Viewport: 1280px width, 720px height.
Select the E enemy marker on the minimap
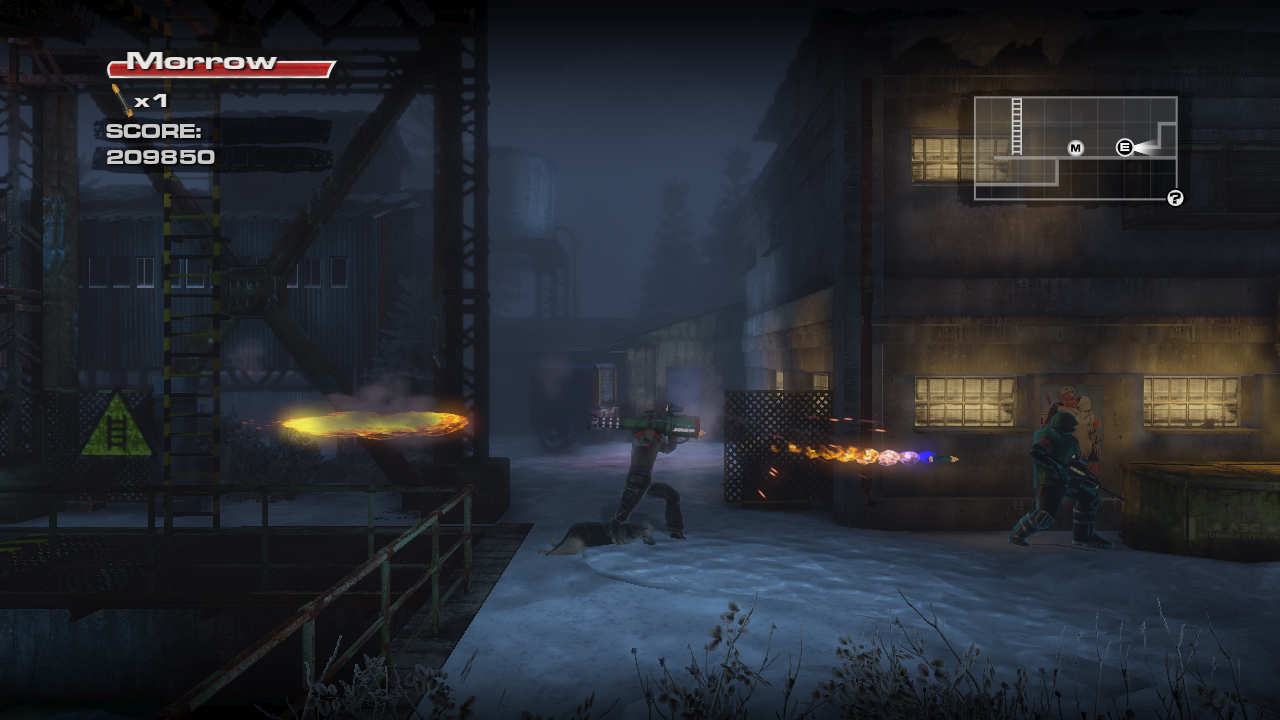click(x=1125, y=148)
